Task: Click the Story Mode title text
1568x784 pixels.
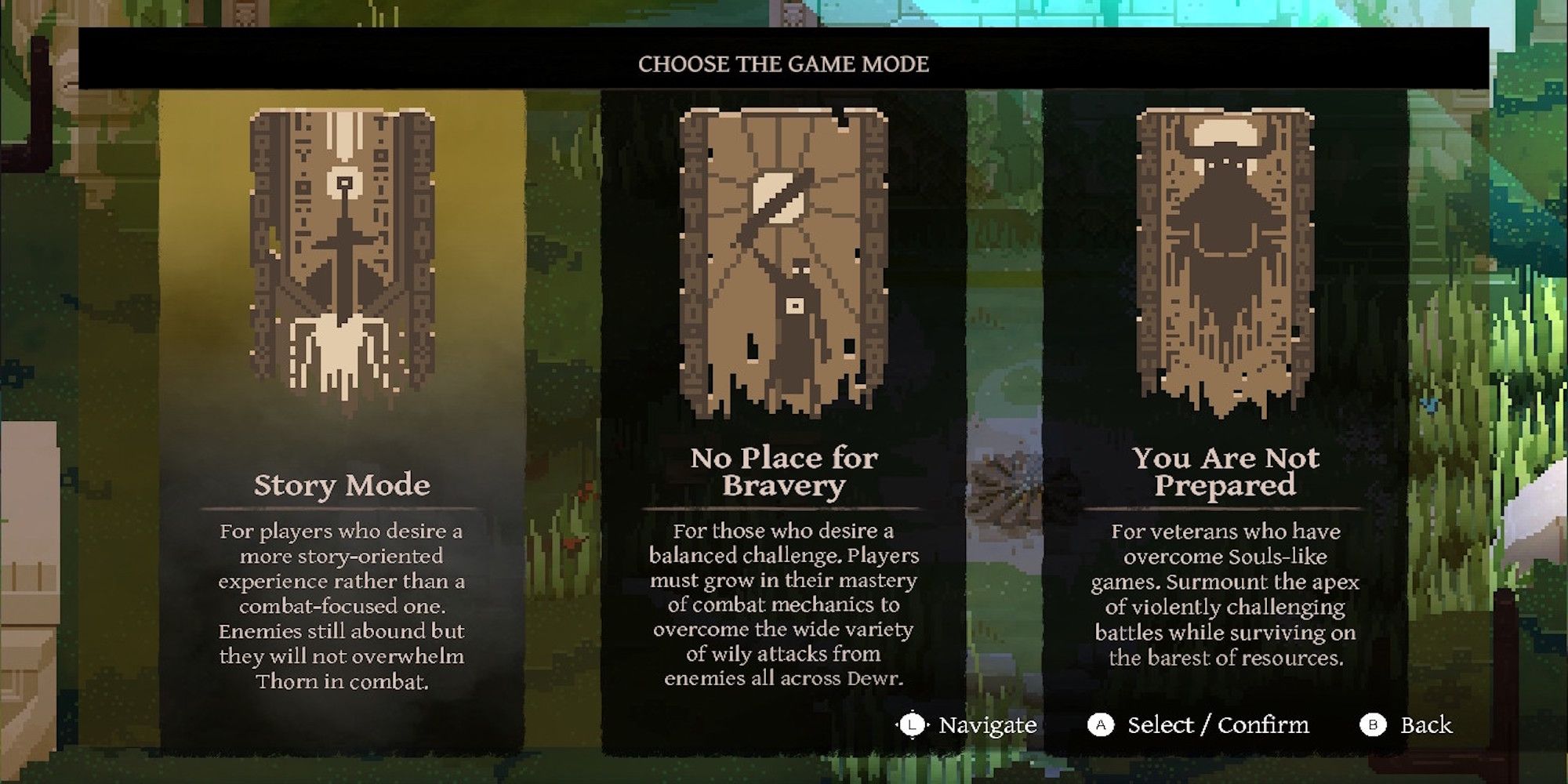Action: (x=341, y=485)
